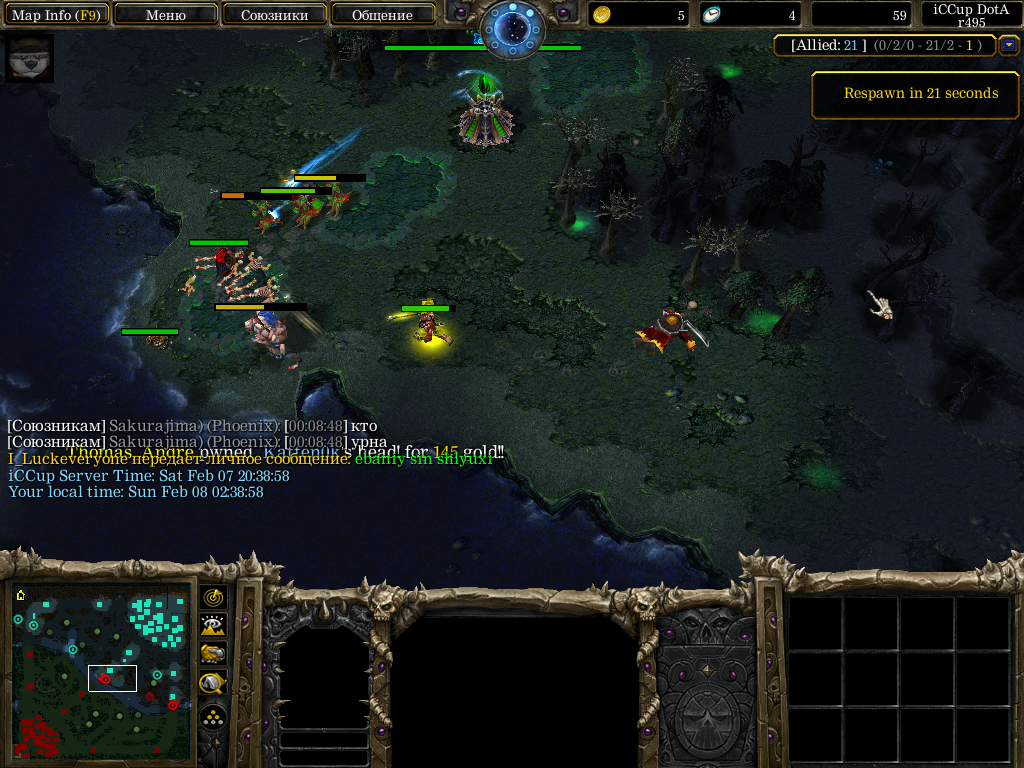This screenshot has width=1024, height=768.
Task: Expand the Allied scoreboard arrow button
Action: point(1008,45)
